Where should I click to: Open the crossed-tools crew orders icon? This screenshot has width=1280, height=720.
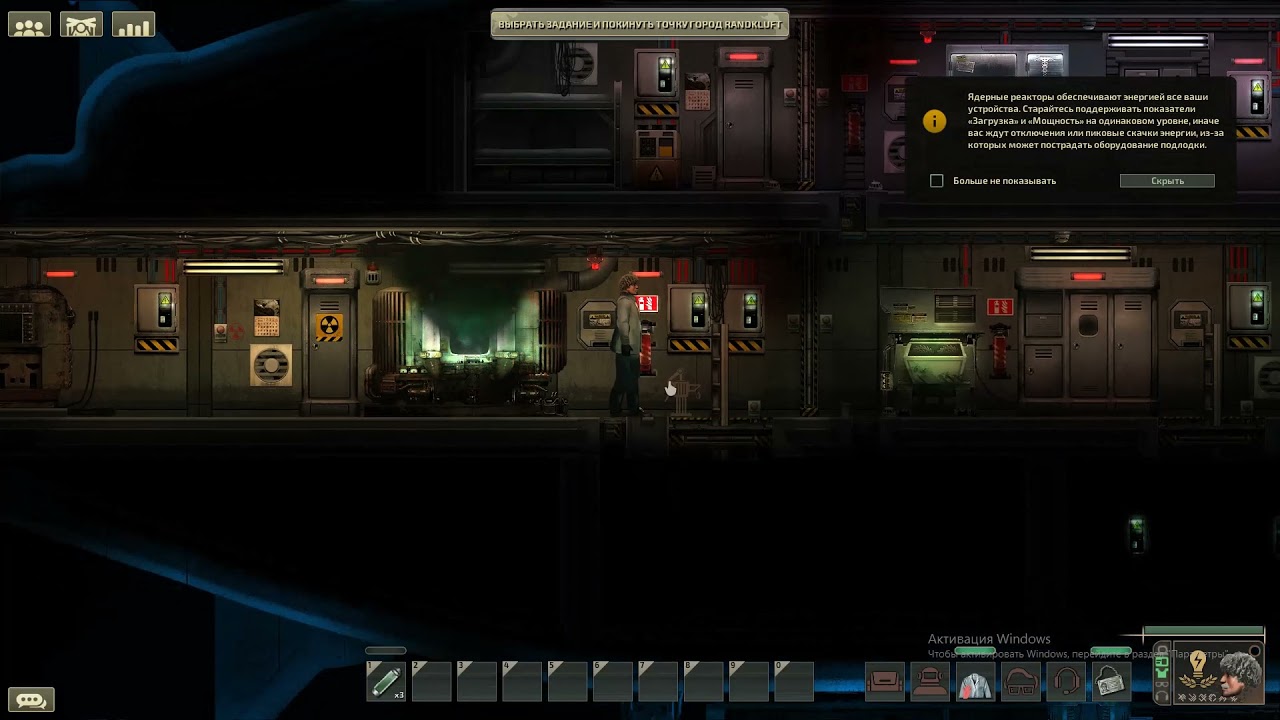pos(82,24)
